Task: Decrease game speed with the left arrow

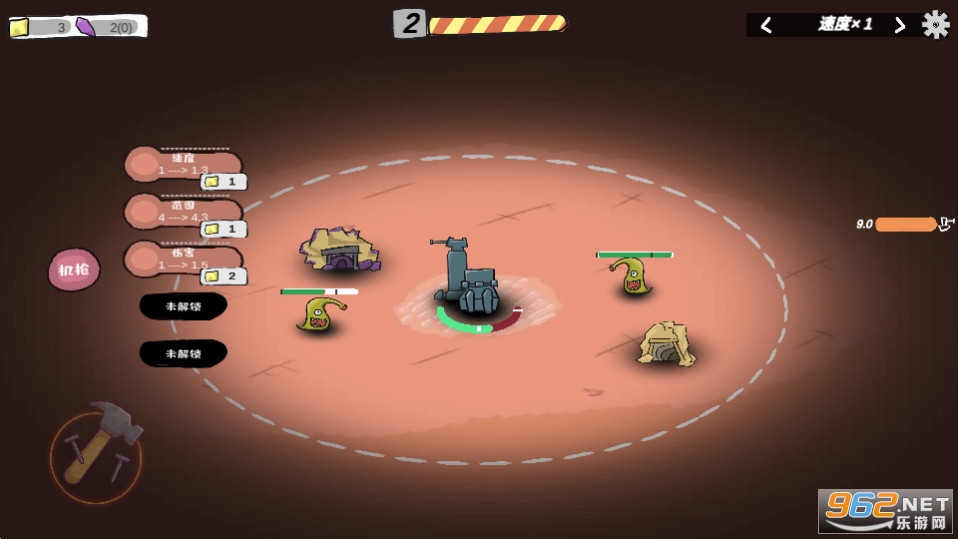Action: 767,25
